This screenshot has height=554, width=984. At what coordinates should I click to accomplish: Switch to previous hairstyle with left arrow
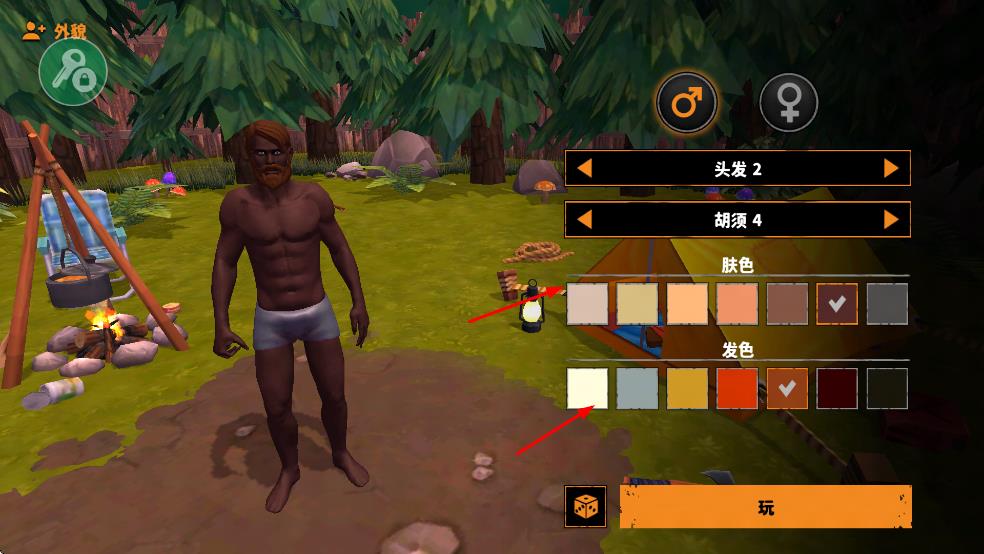[584, 168]
